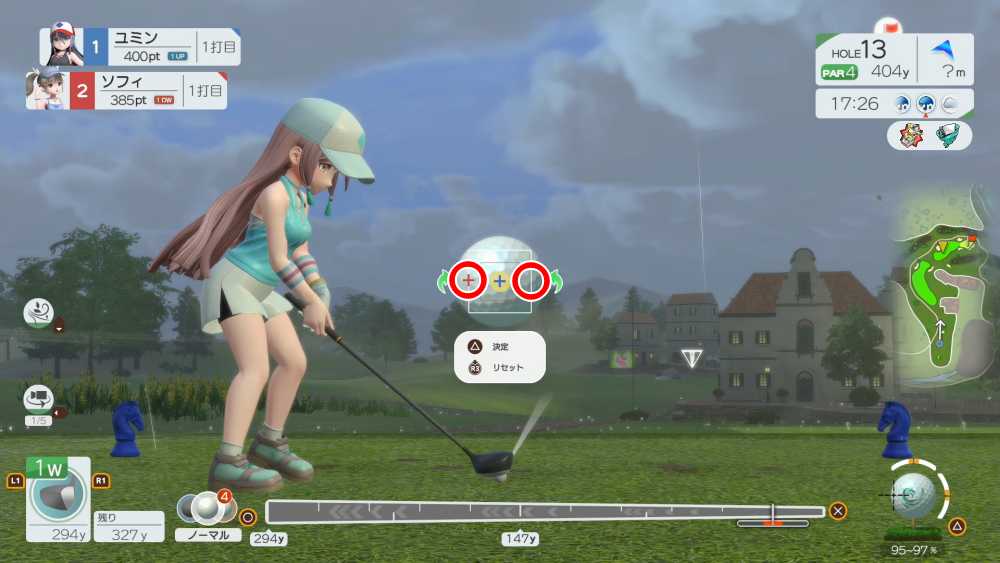Select the teal scarf item icon
This screenshot has width=1000, height=563.
pos(948,135)
